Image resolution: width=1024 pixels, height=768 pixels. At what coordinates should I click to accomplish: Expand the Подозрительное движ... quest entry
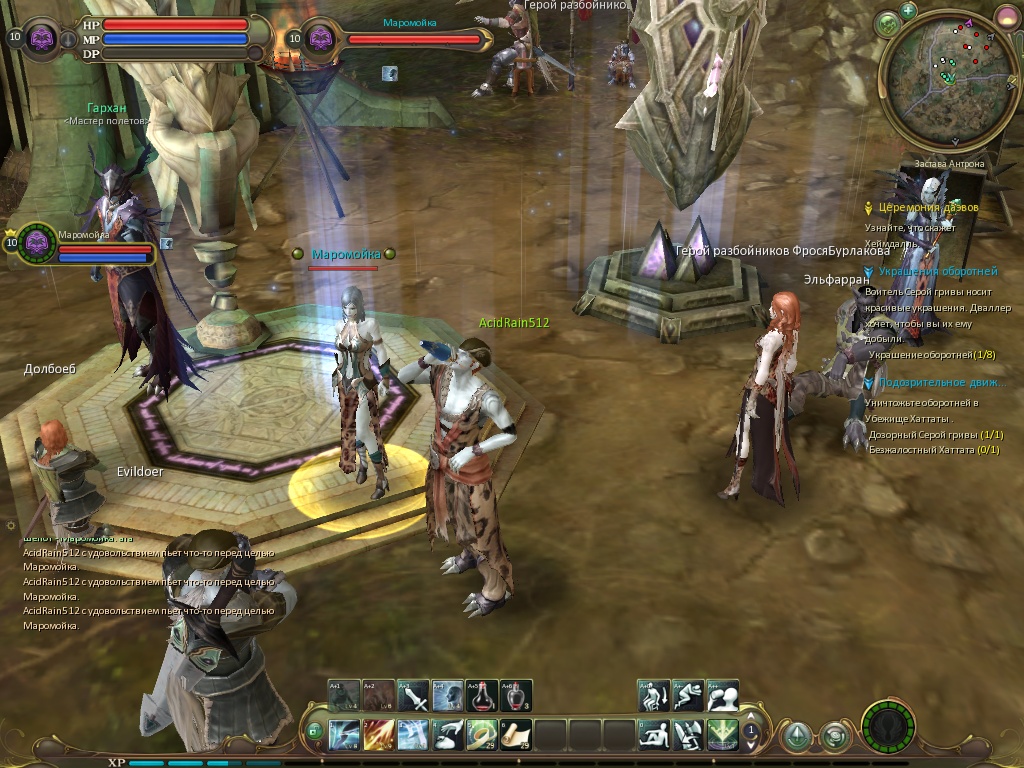pos(942,383)
